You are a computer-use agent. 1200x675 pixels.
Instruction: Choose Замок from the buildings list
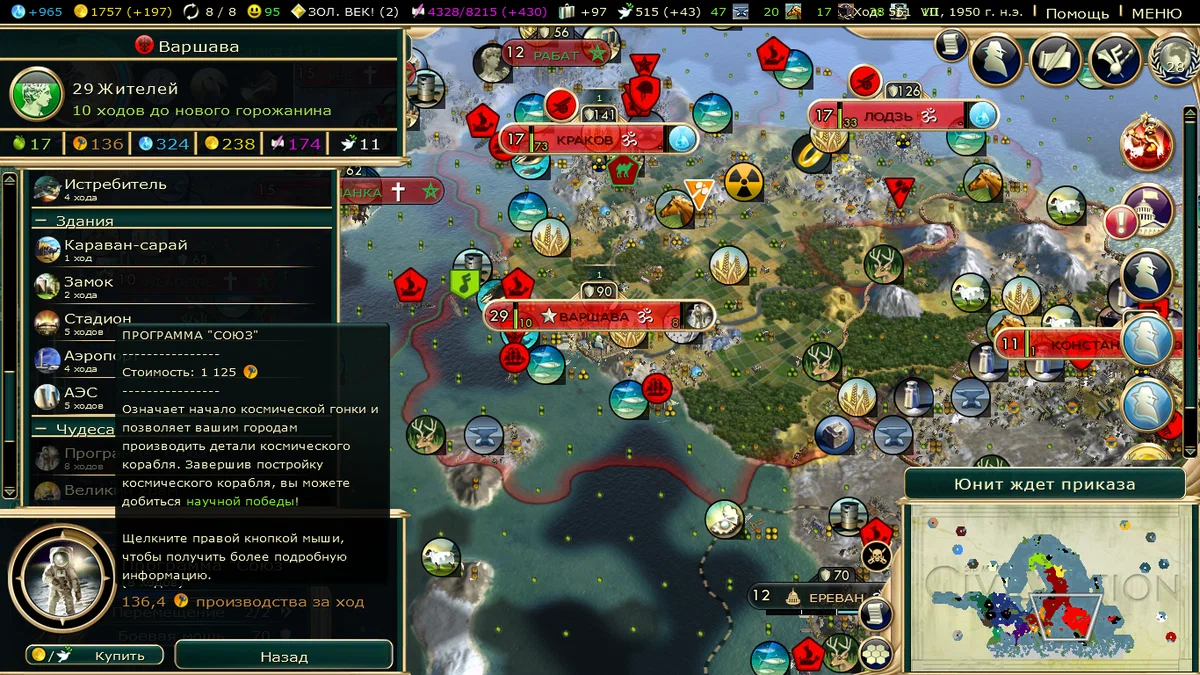tap(88, 284)
